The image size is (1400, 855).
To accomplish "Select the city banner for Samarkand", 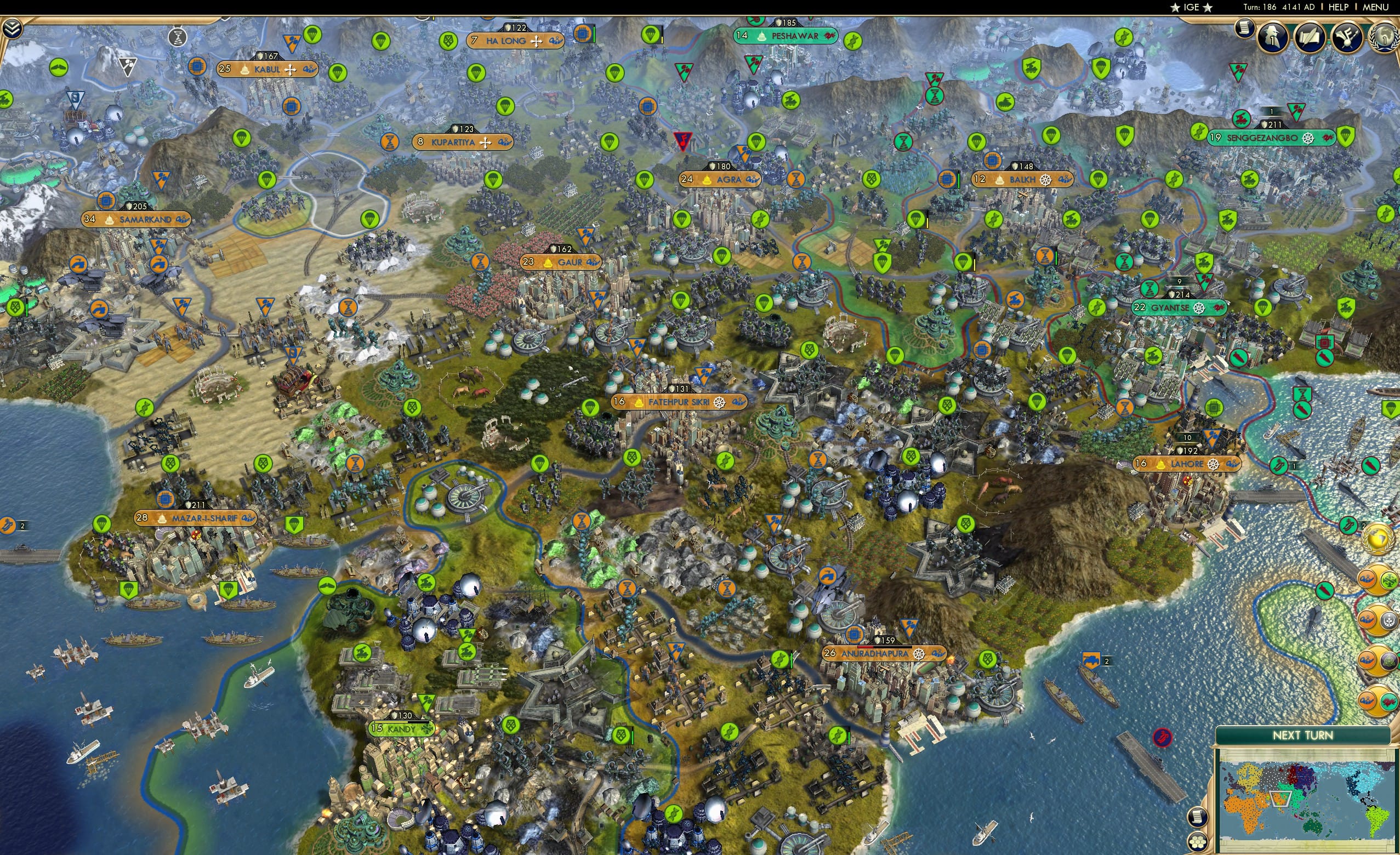I will (x=139, y=219).
